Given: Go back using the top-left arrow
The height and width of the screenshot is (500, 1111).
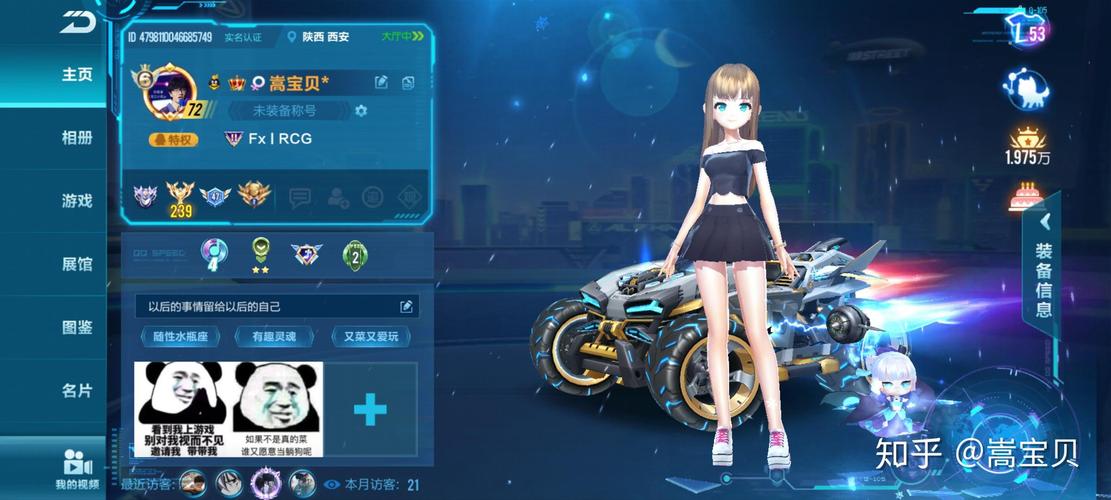Looking at the screenshot, I should 76,21.
